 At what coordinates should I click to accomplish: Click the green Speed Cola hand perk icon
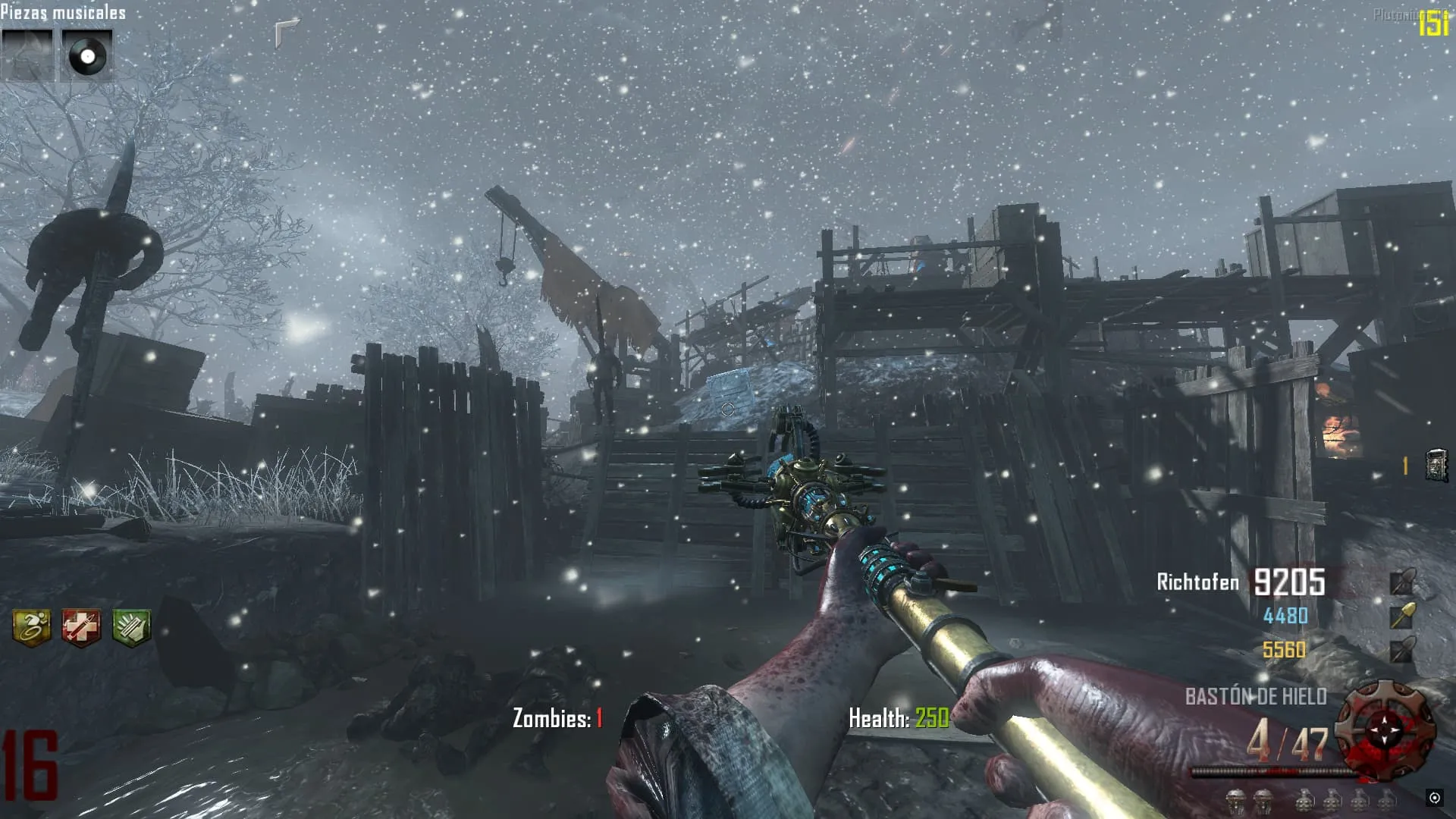131,628
